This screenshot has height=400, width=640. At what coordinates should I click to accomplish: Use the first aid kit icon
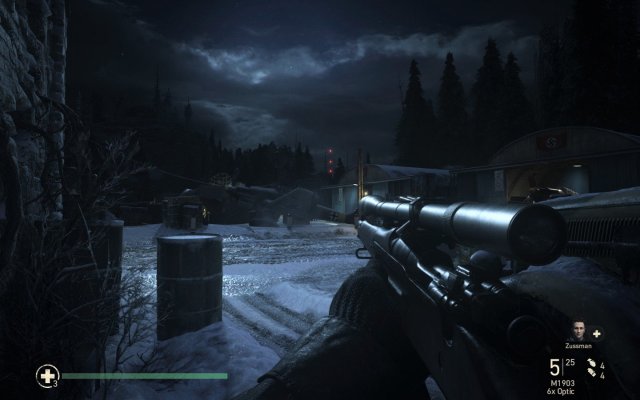pos(46,376)
